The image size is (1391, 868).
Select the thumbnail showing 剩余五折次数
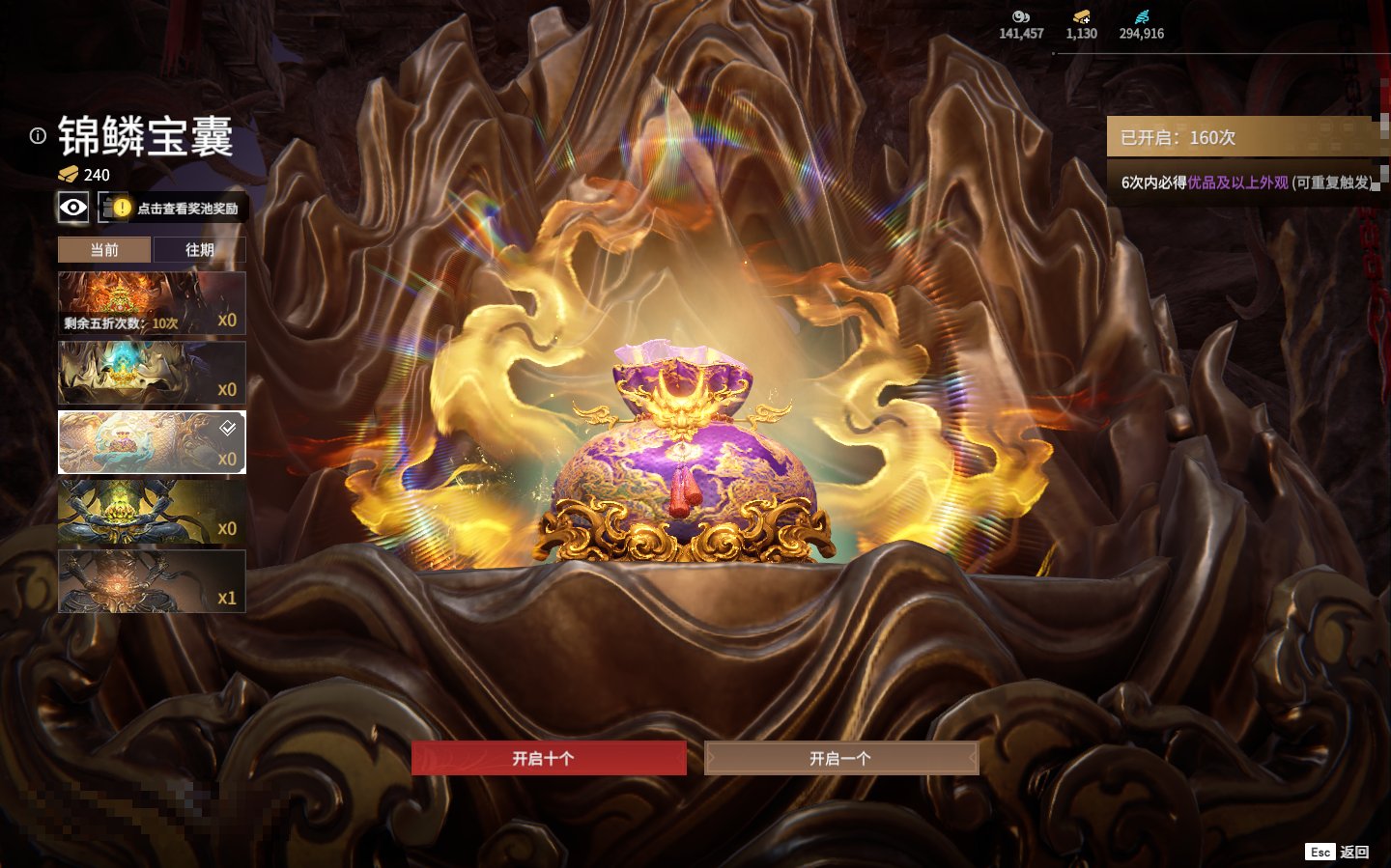point(152,303)
